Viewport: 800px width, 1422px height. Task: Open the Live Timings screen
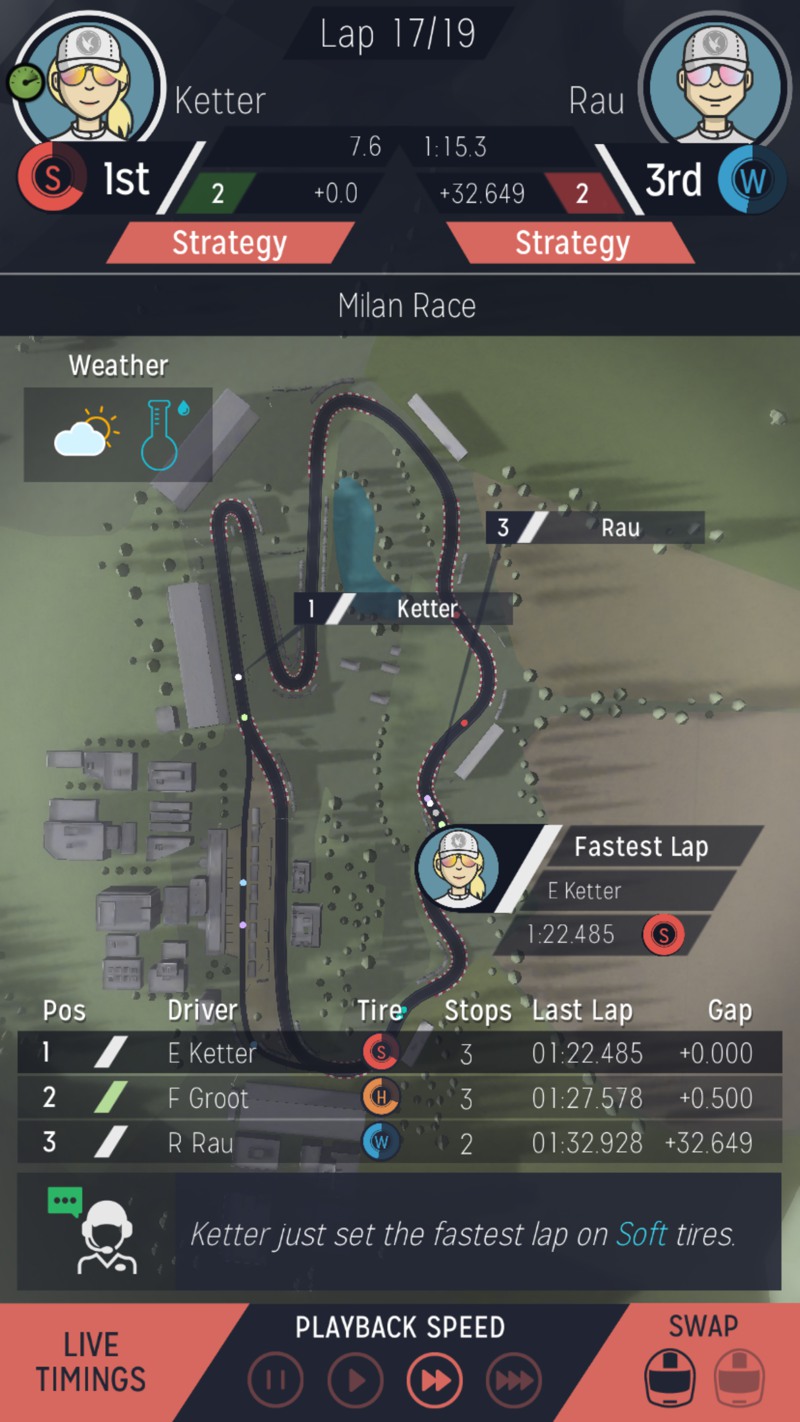[91, 1362]
